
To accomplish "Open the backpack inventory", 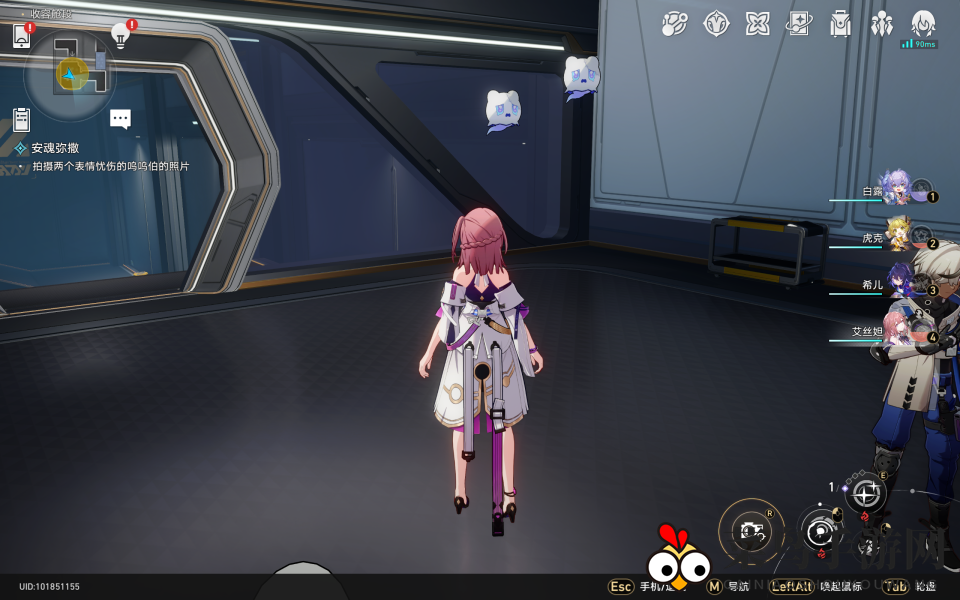I will [841, 24].
